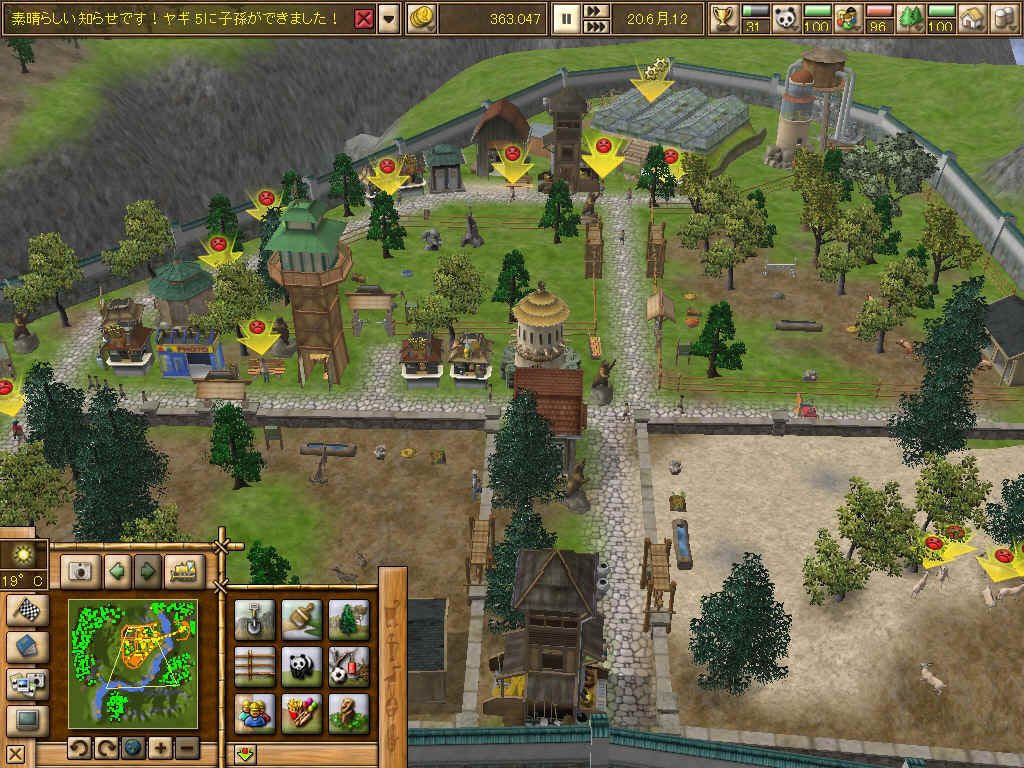
Task: Expand the message list dropdown arrow
Action: tap(388, 18)
